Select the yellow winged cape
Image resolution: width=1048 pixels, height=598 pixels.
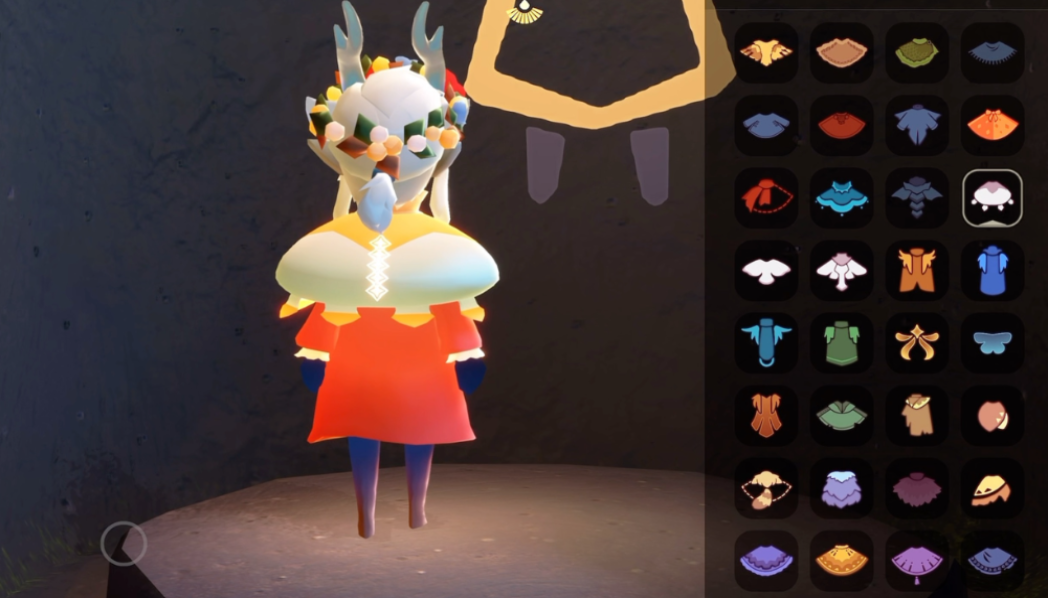766,53
